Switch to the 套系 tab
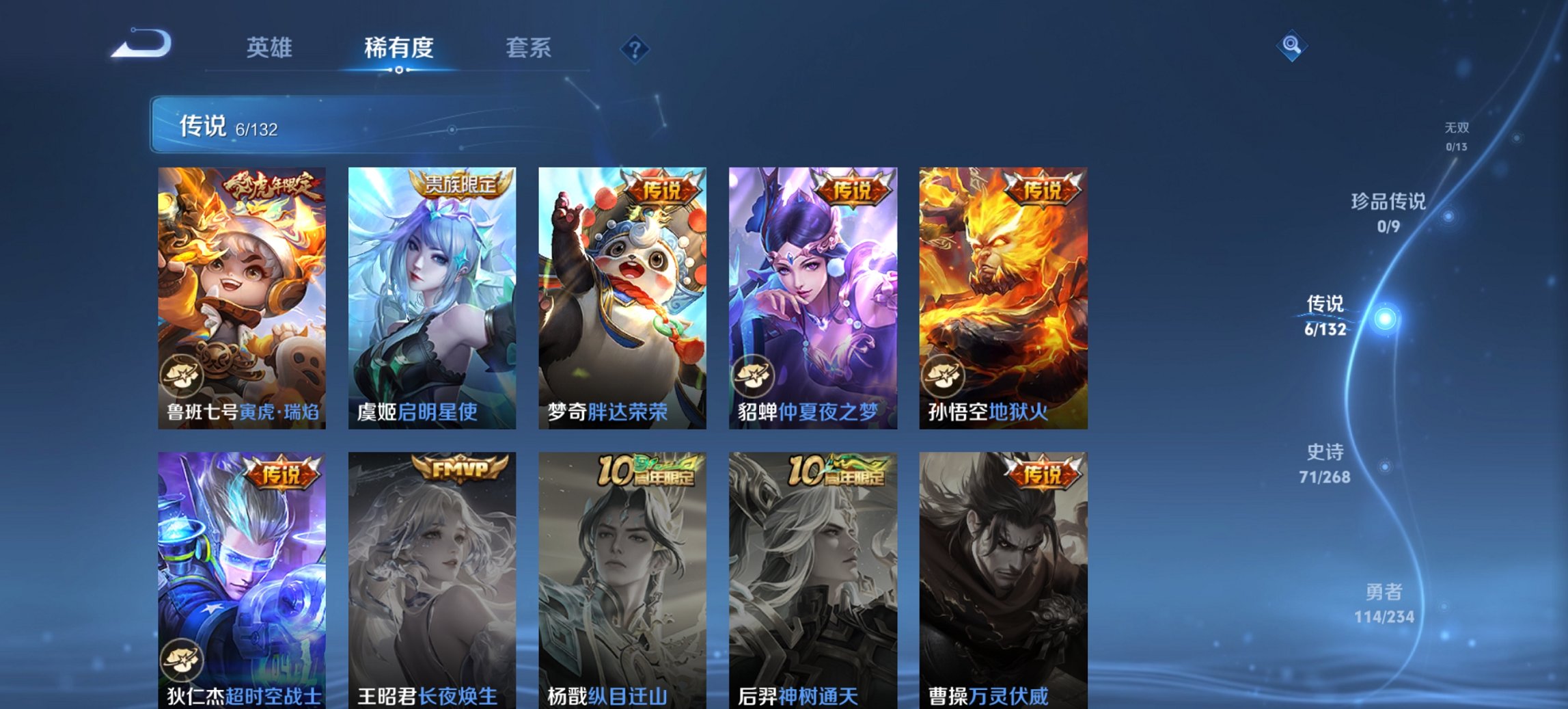This screenshot has height=709, width=1568. [529, 48]
